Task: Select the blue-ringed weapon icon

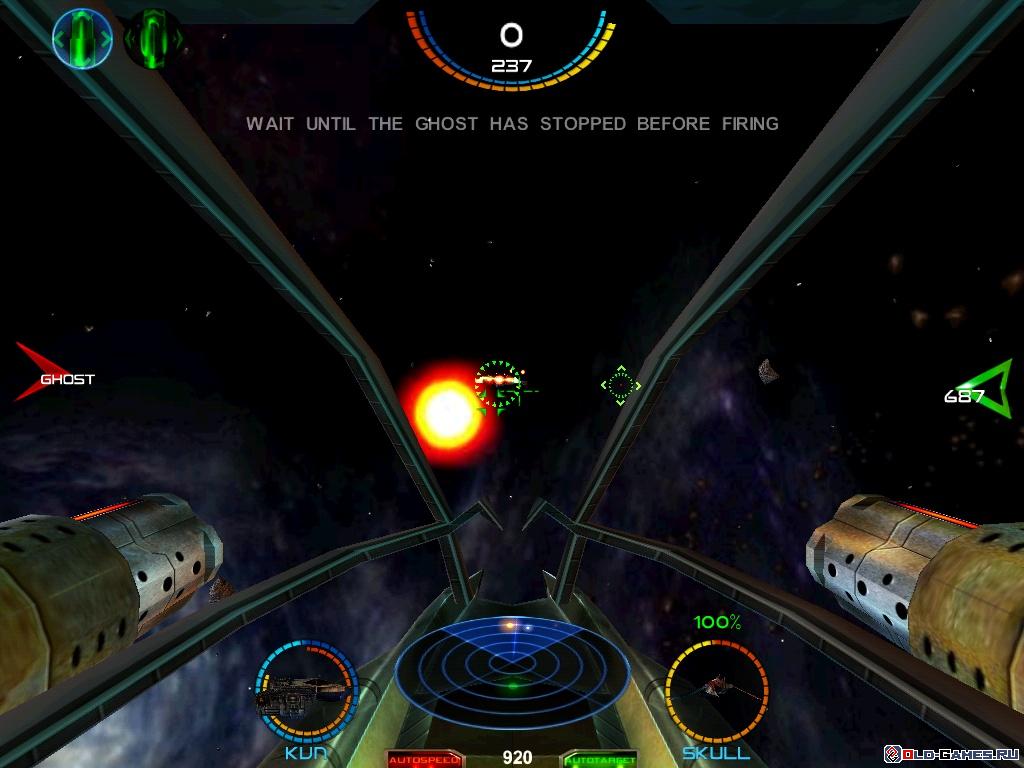Action: point(82,39)
